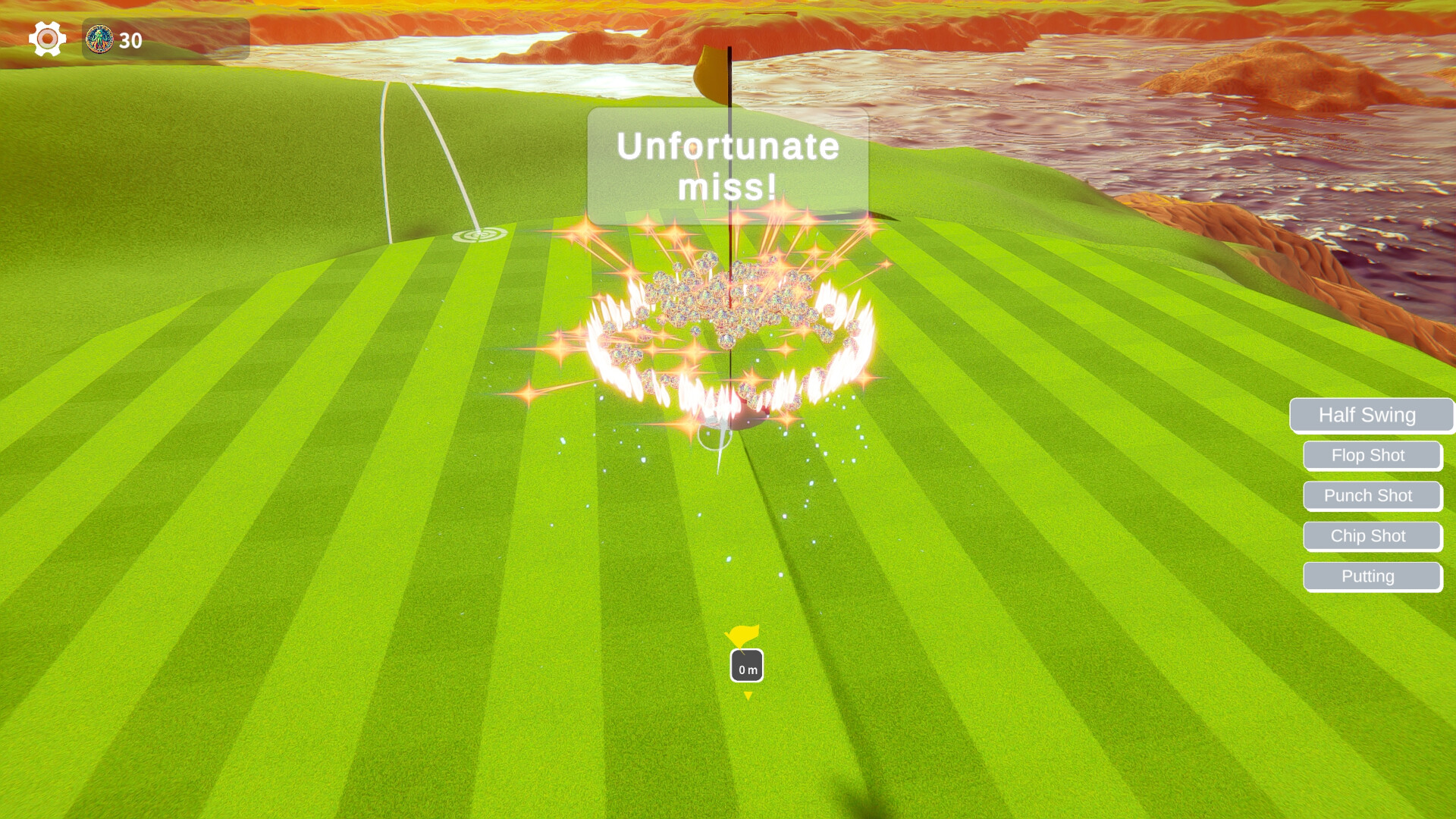Select the Punch Shot option
This screenshot has height=819, width=1456.
(x=1372, y=495)
